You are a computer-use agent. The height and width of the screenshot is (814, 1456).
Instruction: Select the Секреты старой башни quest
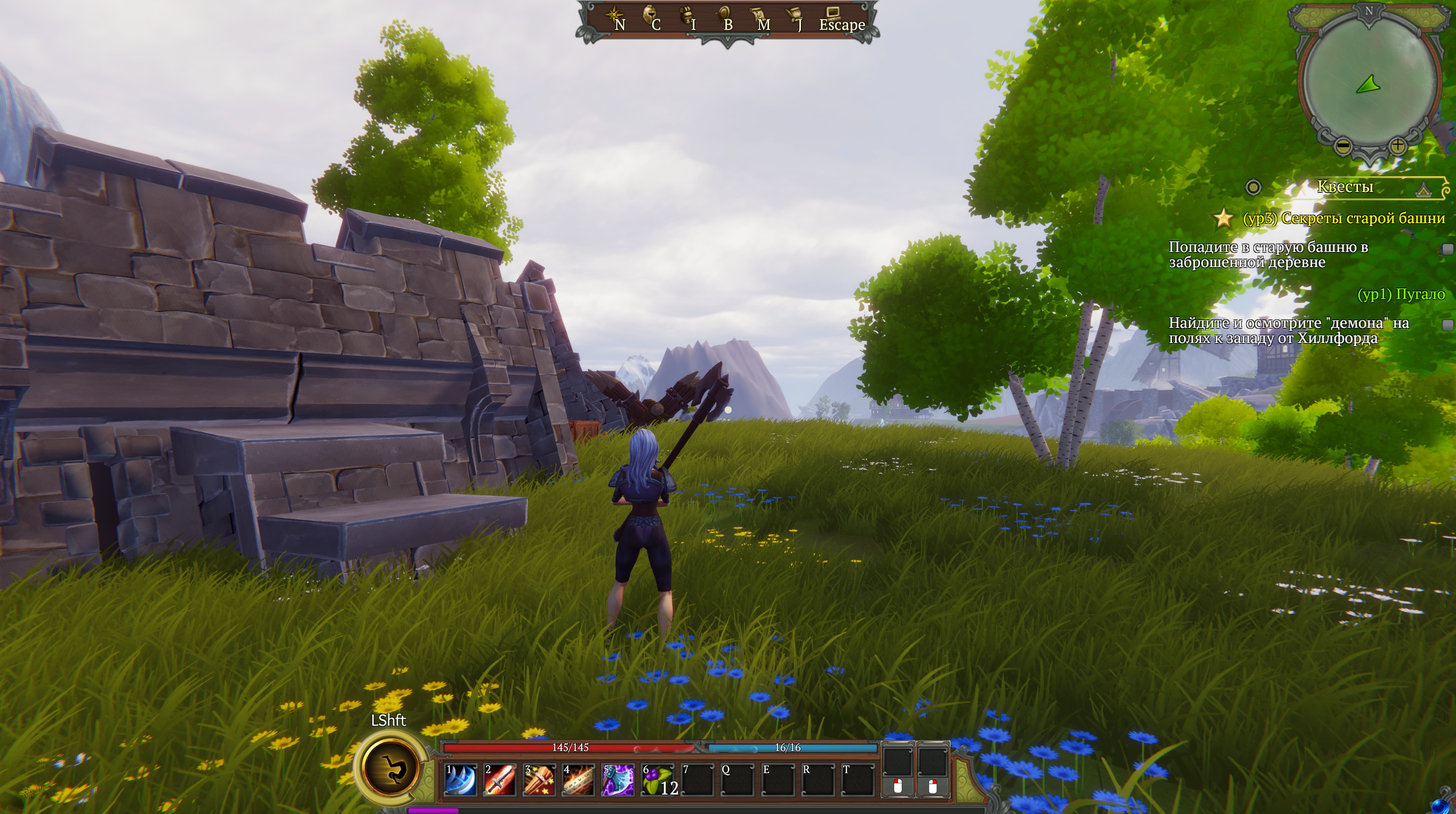click(x=1343, y=218)
